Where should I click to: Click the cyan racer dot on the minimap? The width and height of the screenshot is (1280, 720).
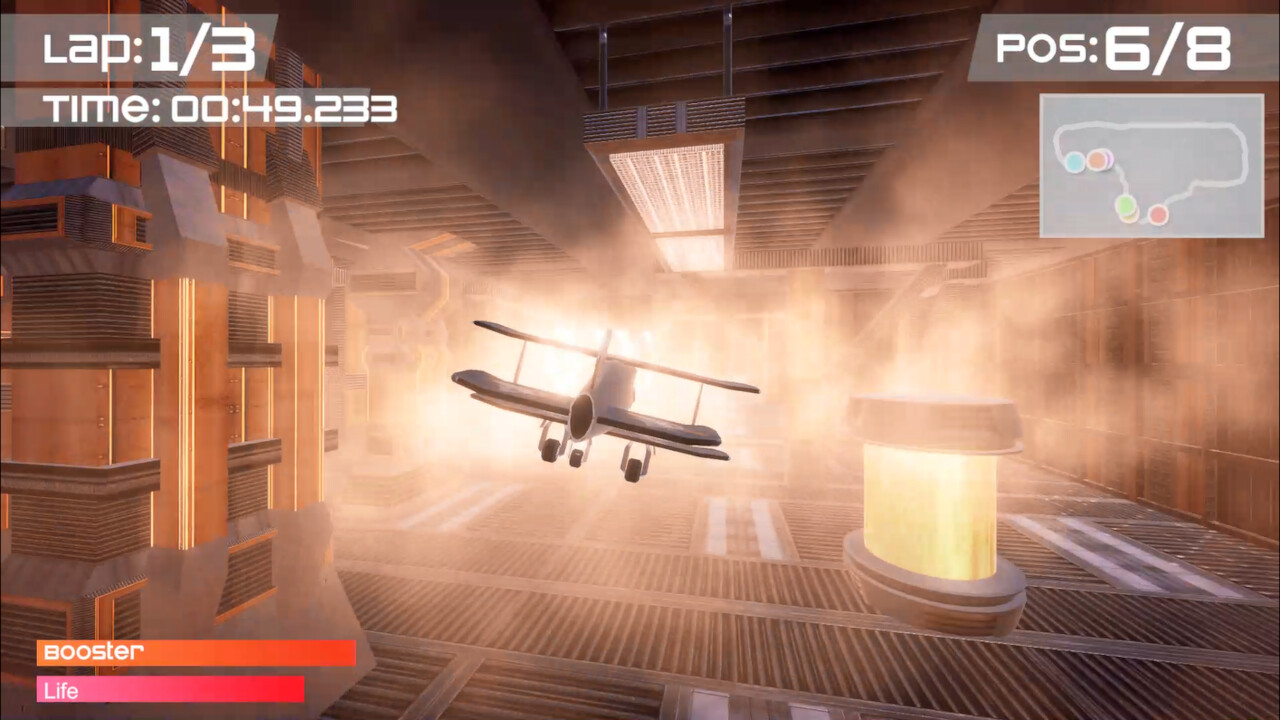(1075, 161)
